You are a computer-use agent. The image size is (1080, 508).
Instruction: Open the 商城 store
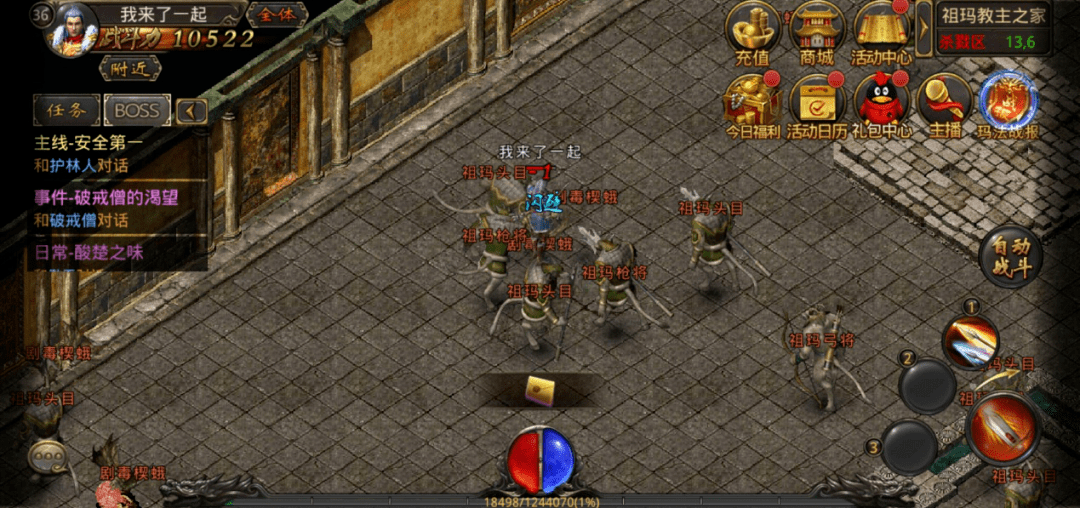pos(817,33)
